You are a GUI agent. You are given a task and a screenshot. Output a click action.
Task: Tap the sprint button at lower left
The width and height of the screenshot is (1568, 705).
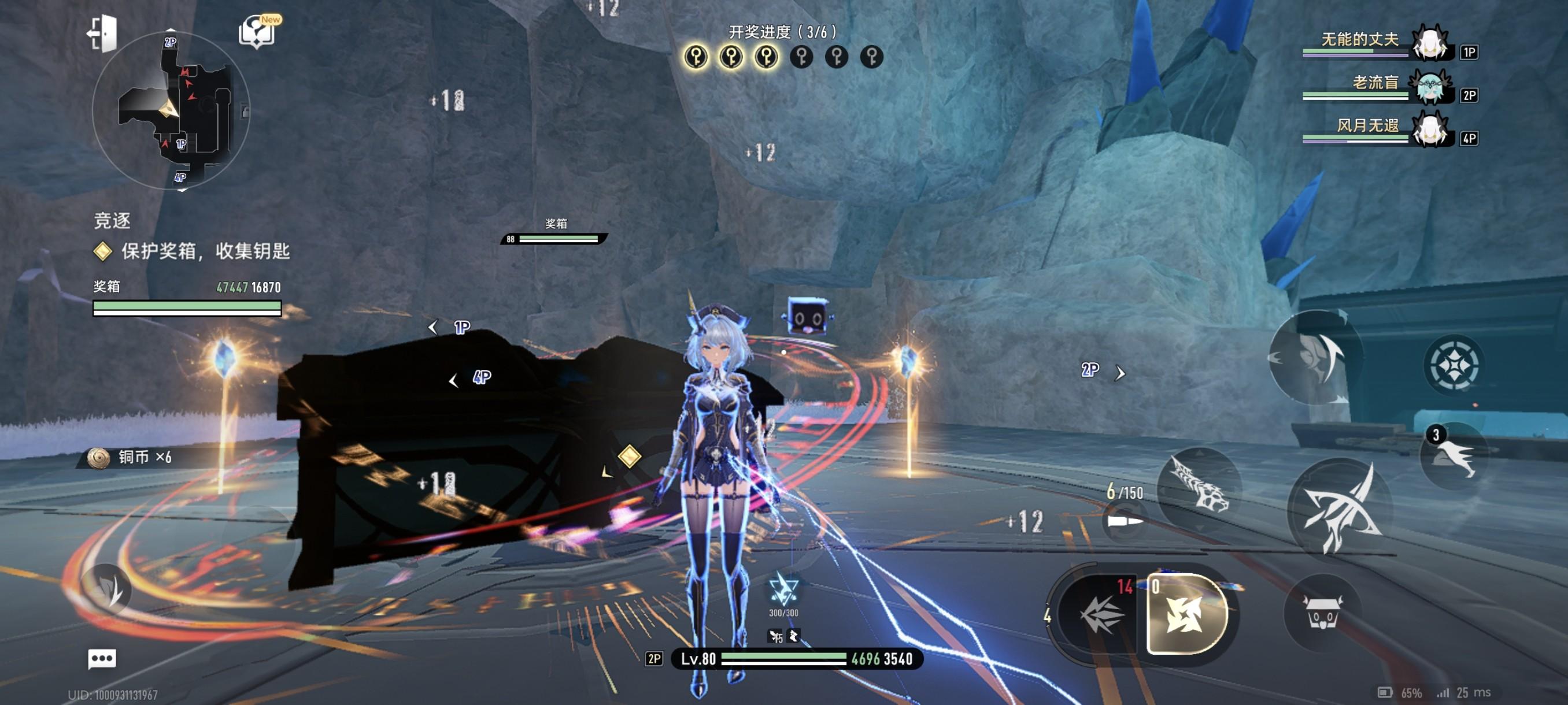(108, 589)
